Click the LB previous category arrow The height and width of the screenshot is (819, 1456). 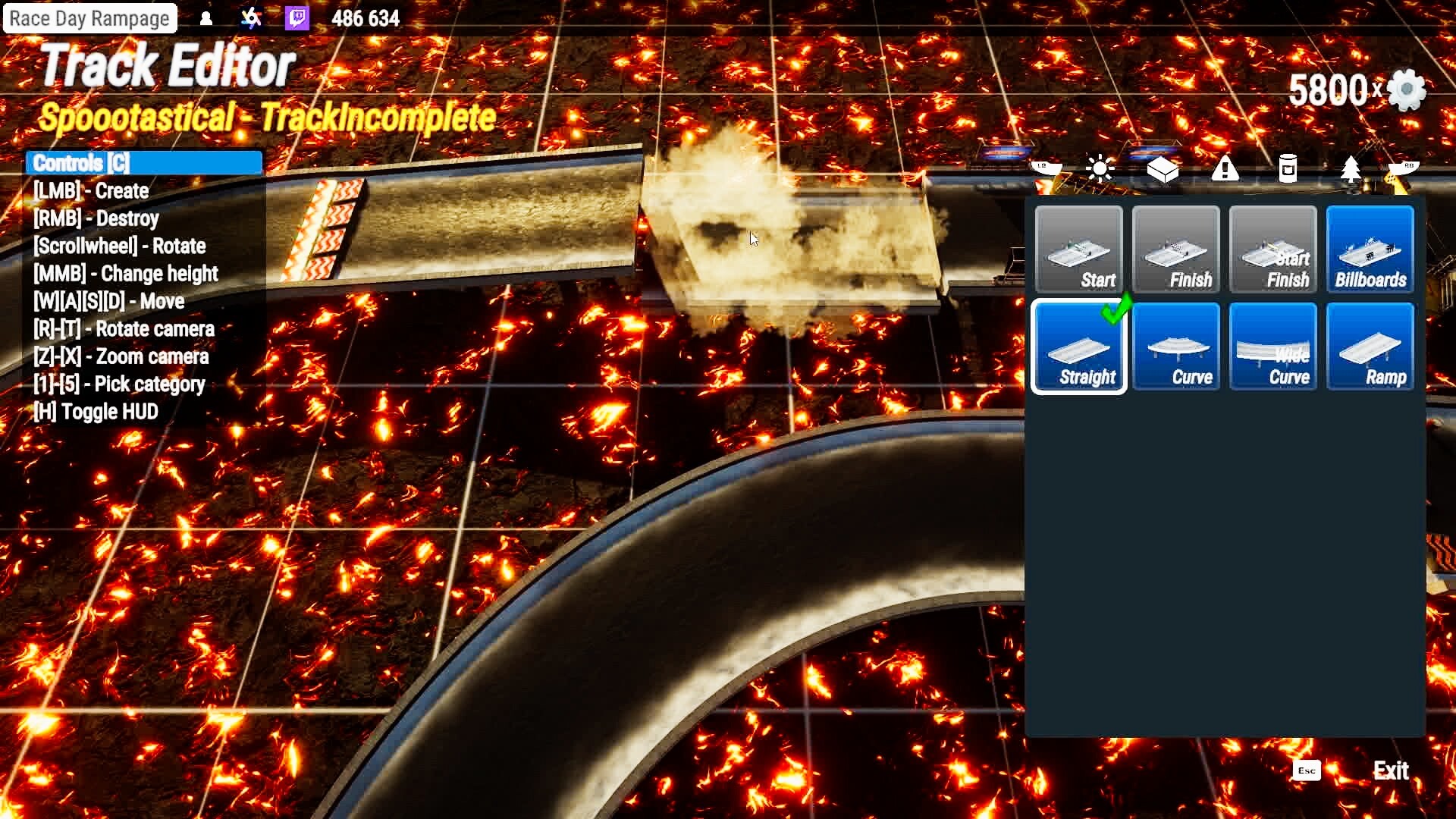click(x=1048, y=168)
